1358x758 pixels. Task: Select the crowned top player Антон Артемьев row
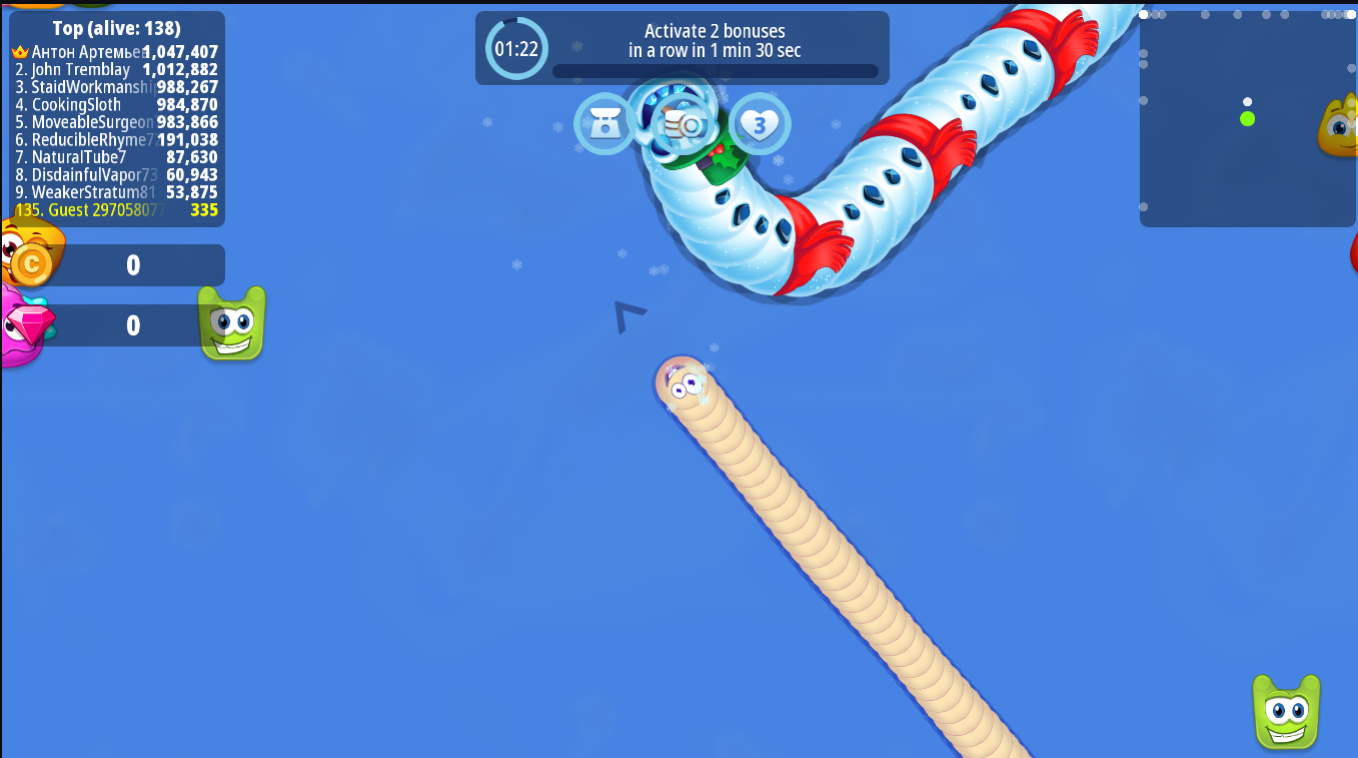116,52
